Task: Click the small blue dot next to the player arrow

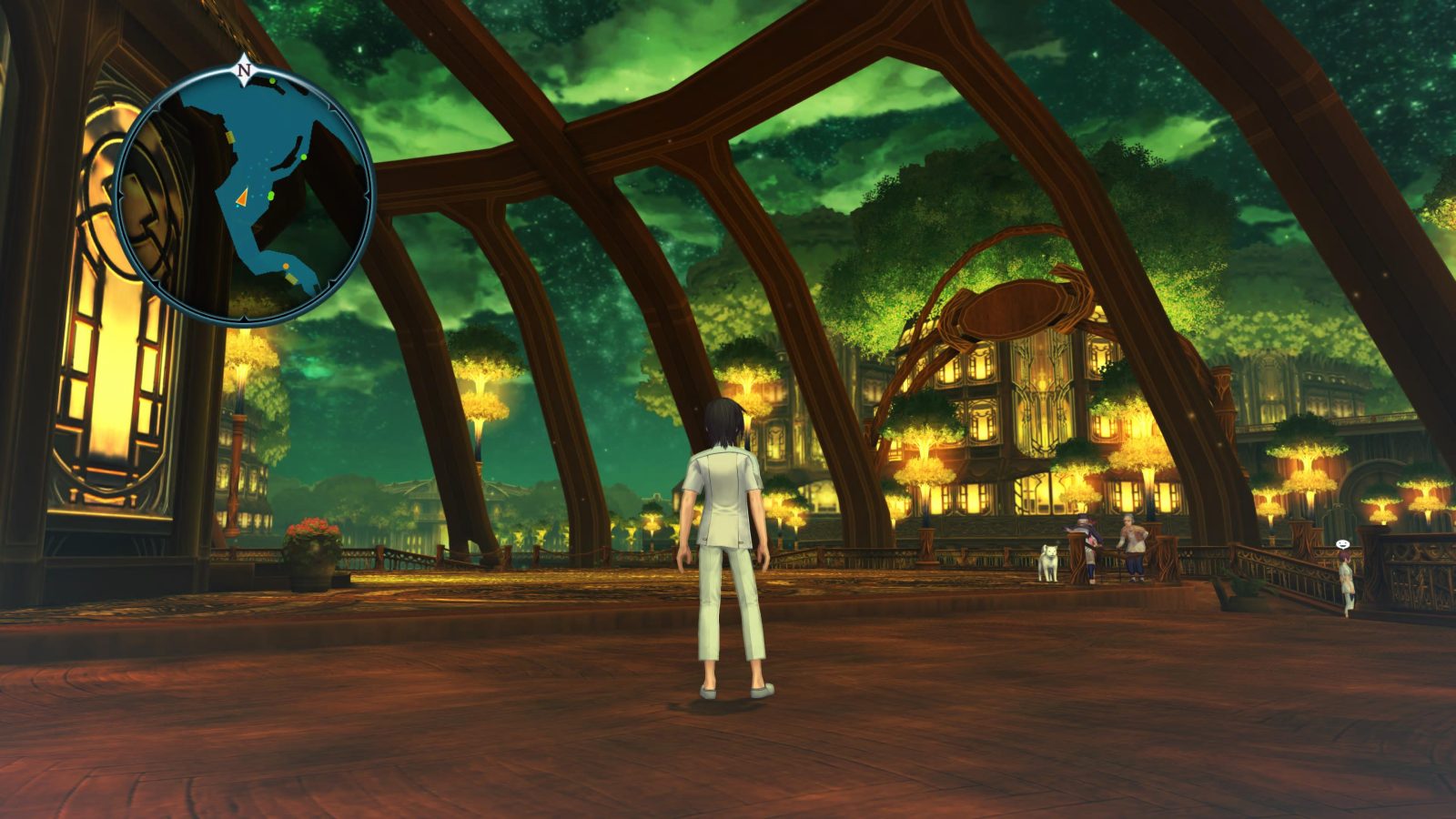Action: point(236,205)
